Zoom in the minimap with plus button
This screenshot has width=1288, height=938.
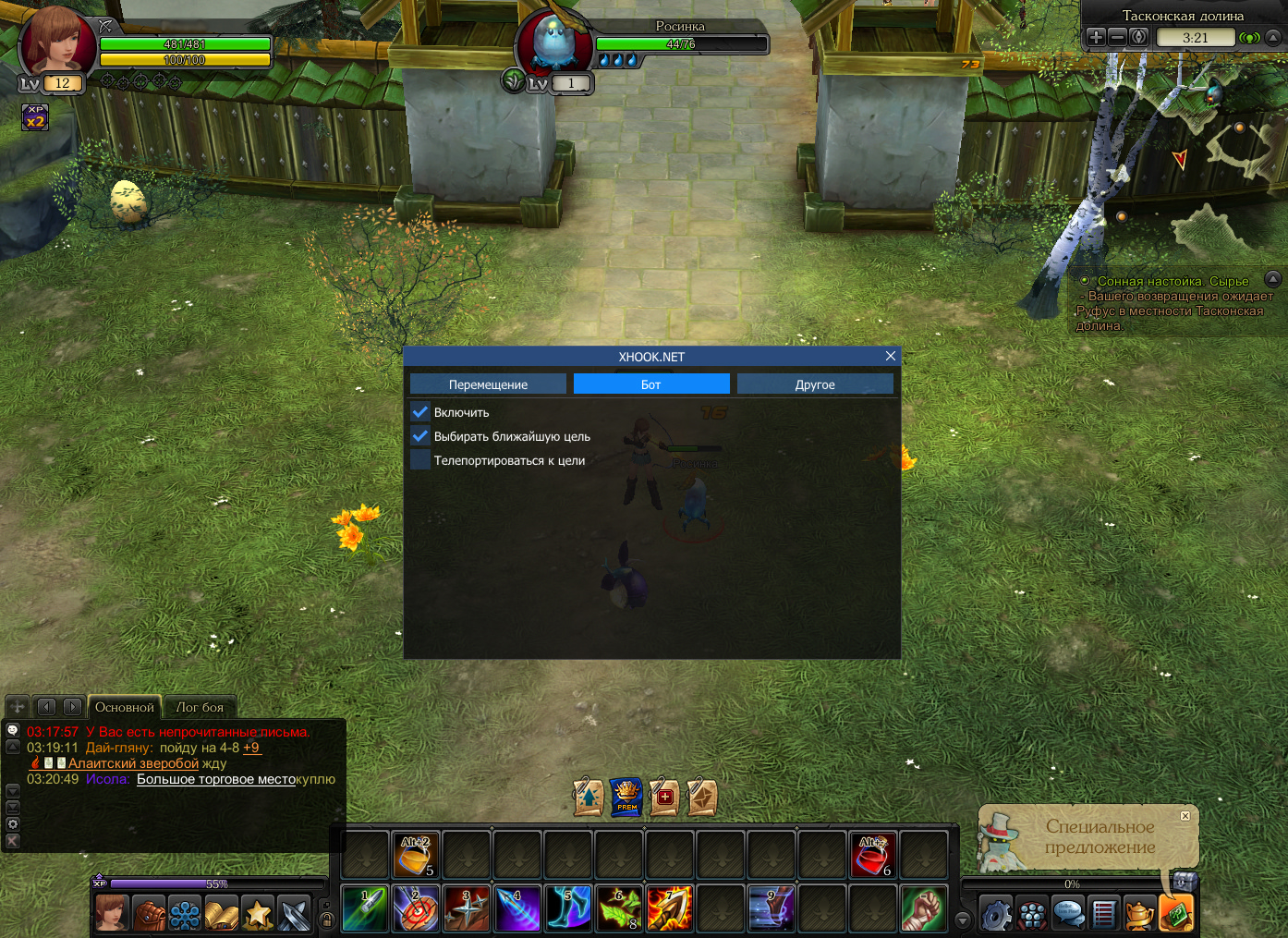[x=1096, y=37]
